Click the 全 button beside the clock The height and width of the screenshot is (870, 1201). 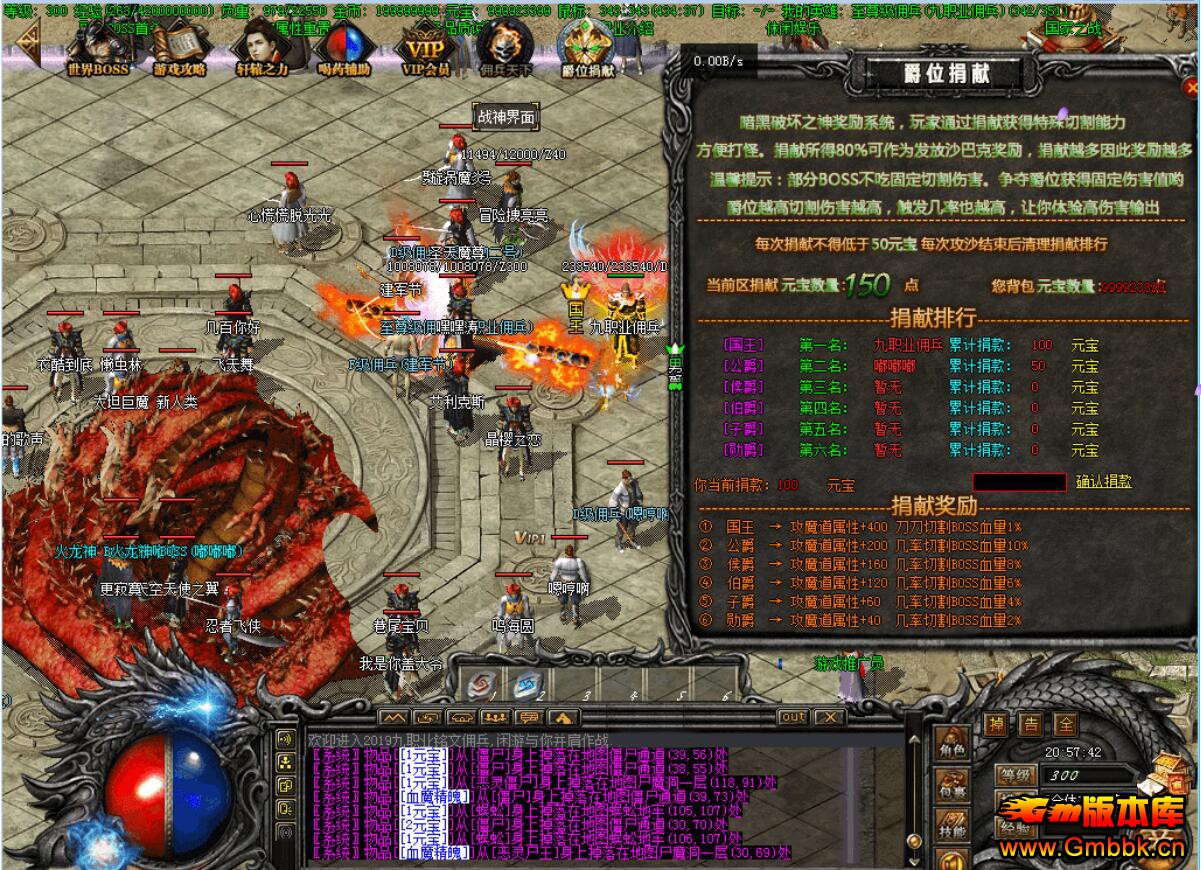coord(1067,724)
